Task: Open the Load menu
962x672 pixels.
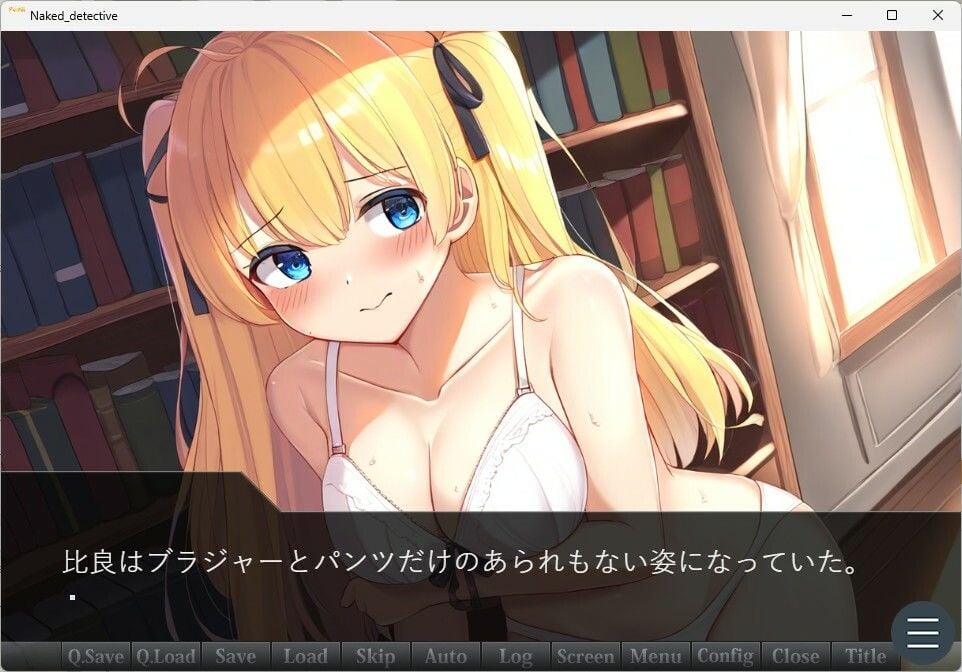Action: [x=305, y=656]
